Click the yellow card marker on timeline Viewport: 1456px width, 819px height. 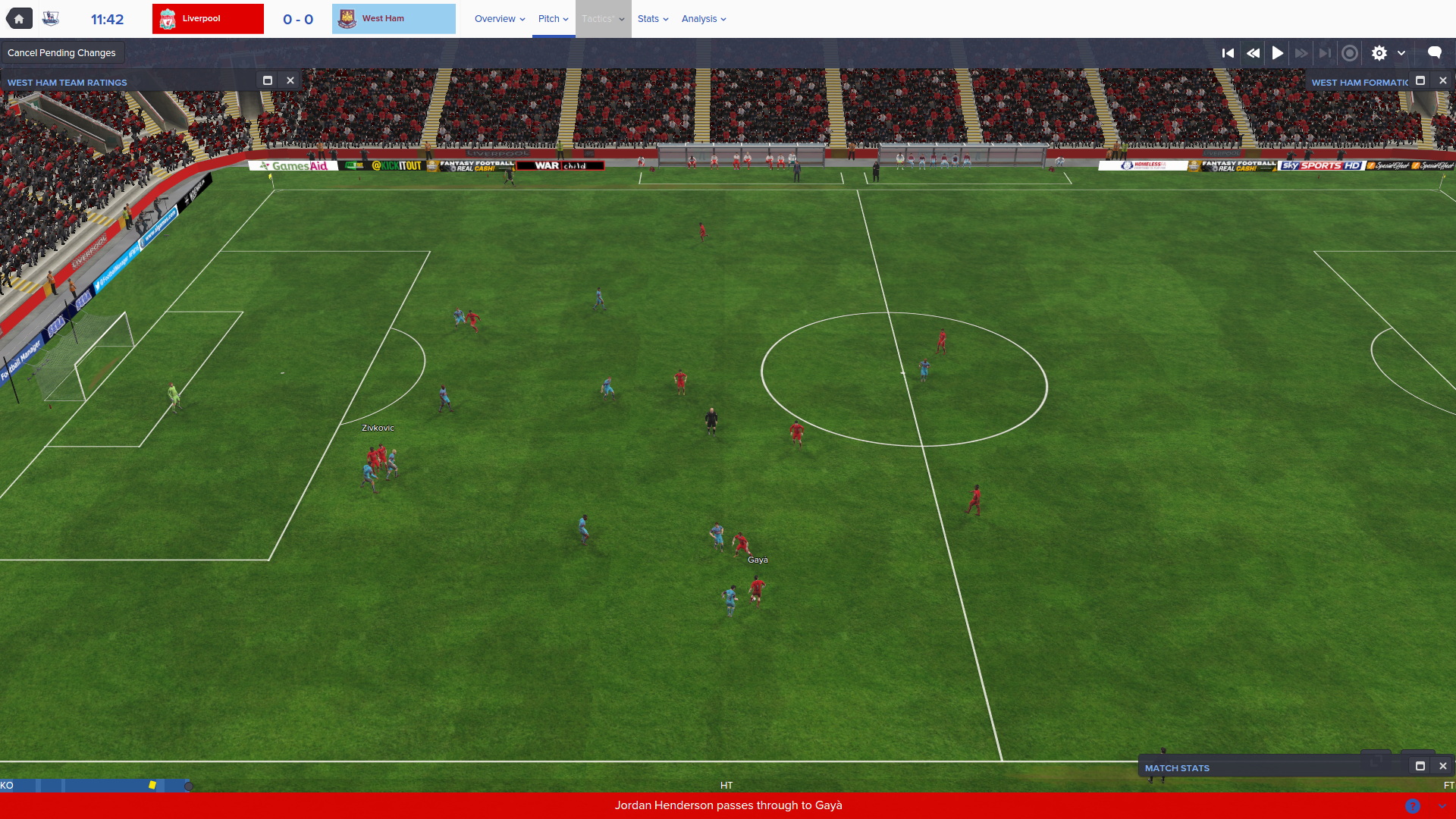(x=152, y=785)
